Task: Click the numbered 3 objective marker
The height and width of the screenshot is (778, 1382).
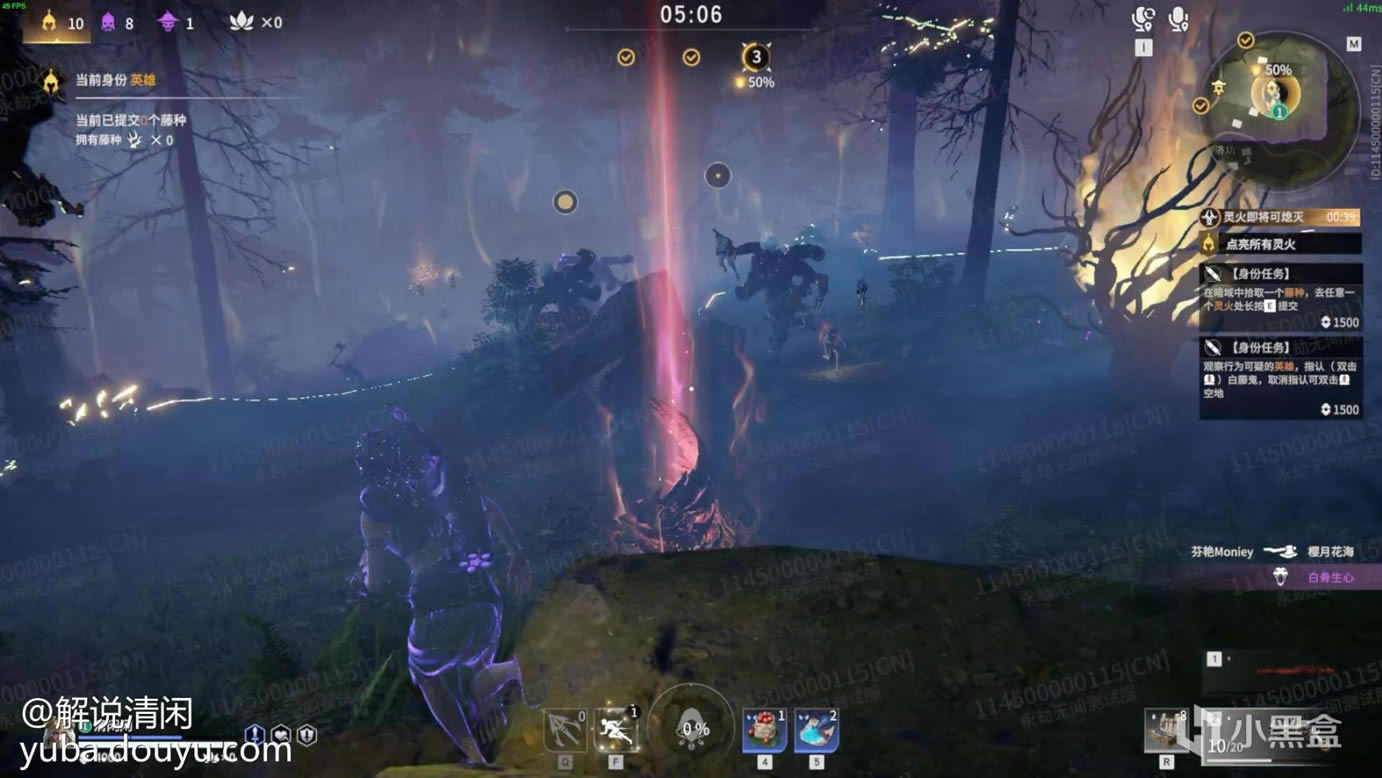Action: [x=757, y=57]
